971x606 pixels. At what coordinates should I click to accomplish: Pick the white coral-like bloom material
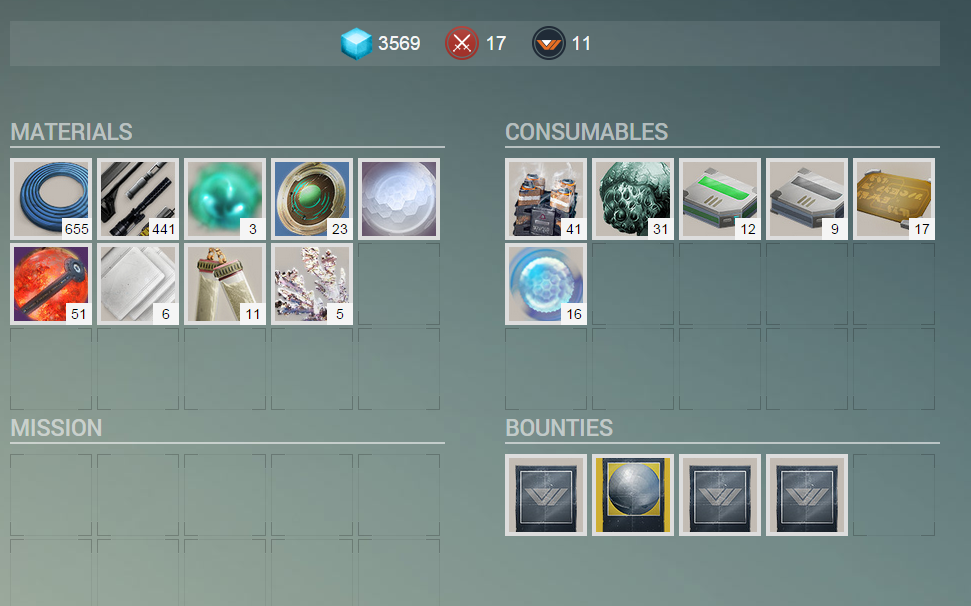coord(312,285)
